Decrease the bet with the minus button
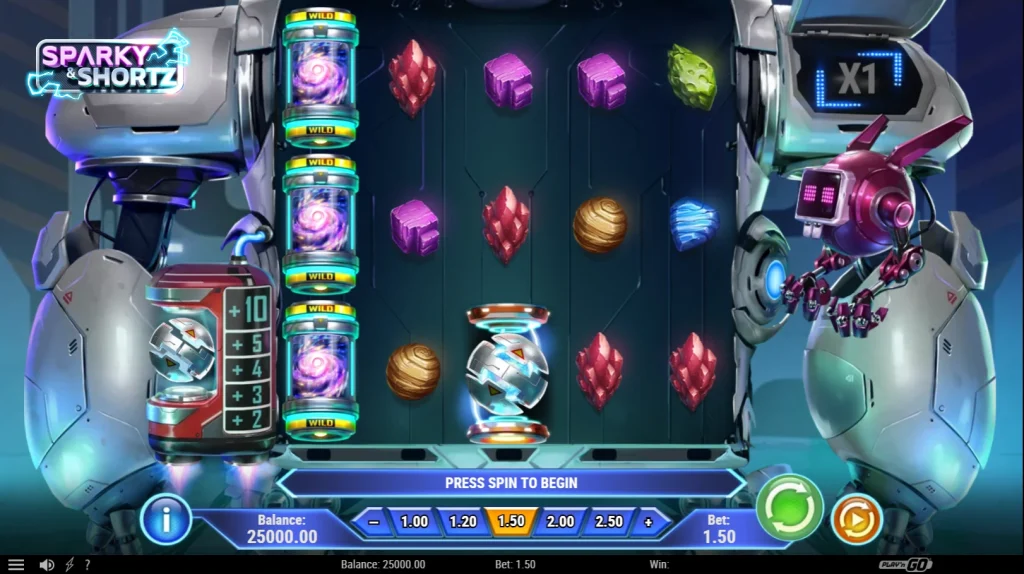 pos(373,522)
